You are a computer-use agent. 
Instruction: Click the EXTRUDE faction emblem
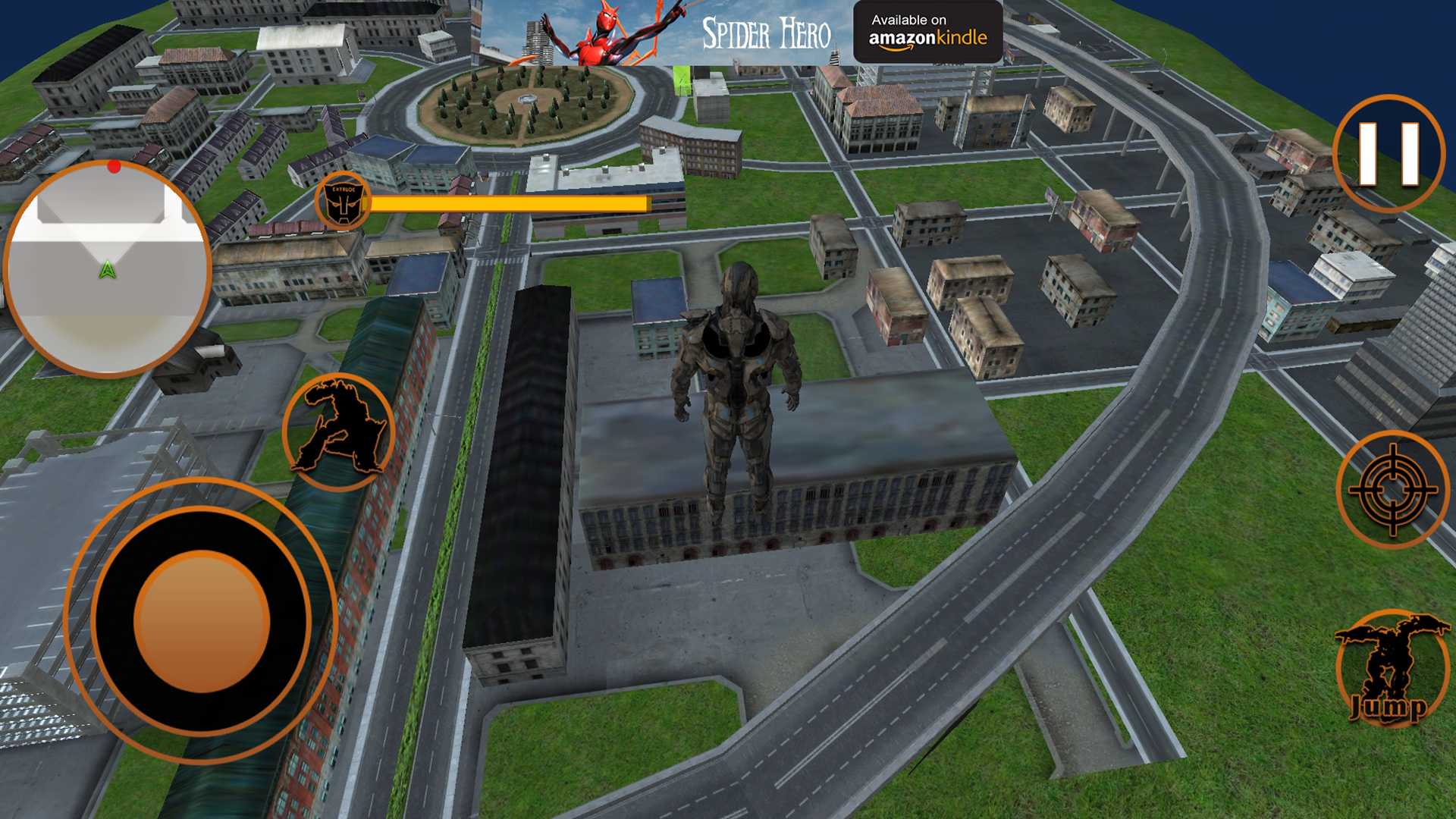coord(344,202)
